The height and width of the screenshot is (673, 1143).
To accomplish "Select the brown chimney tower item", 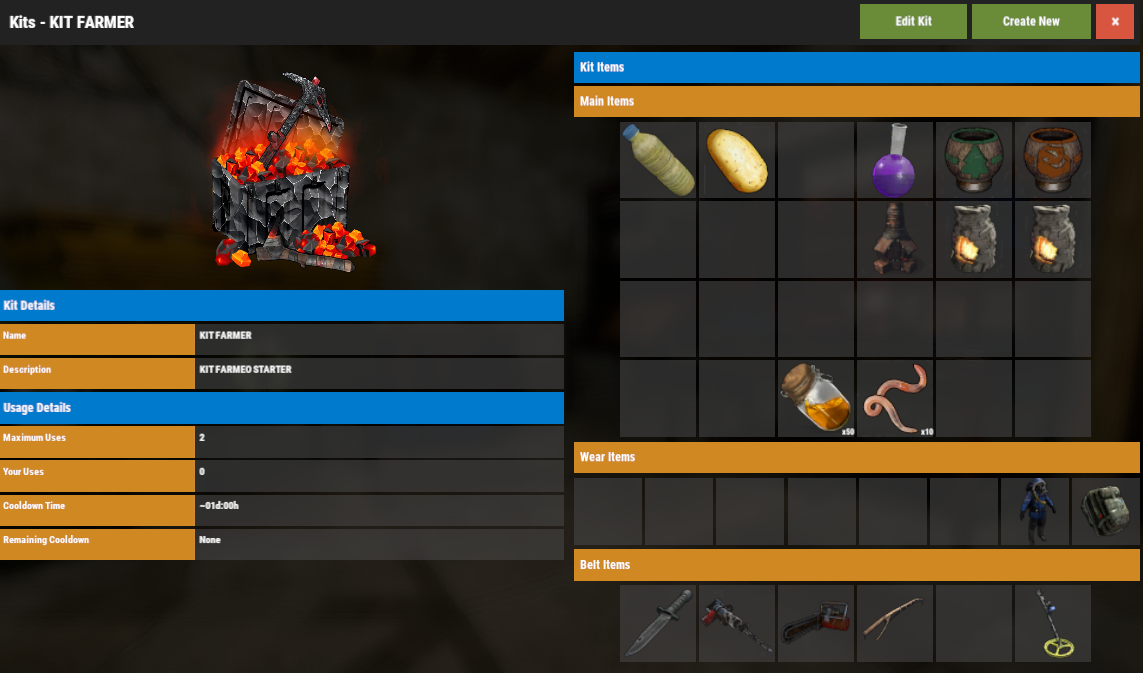I will click(x=895, y=239).
